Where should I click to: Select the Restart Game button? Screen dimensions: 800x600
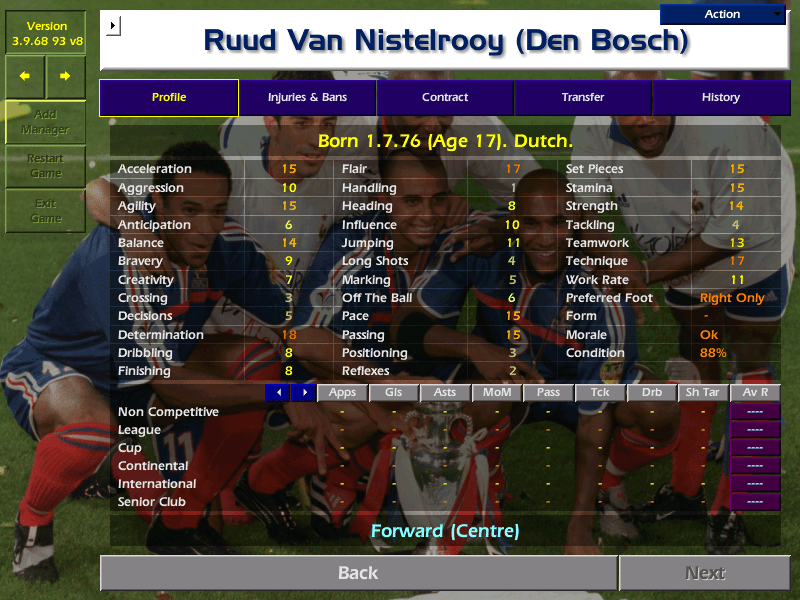pos(45,166)
